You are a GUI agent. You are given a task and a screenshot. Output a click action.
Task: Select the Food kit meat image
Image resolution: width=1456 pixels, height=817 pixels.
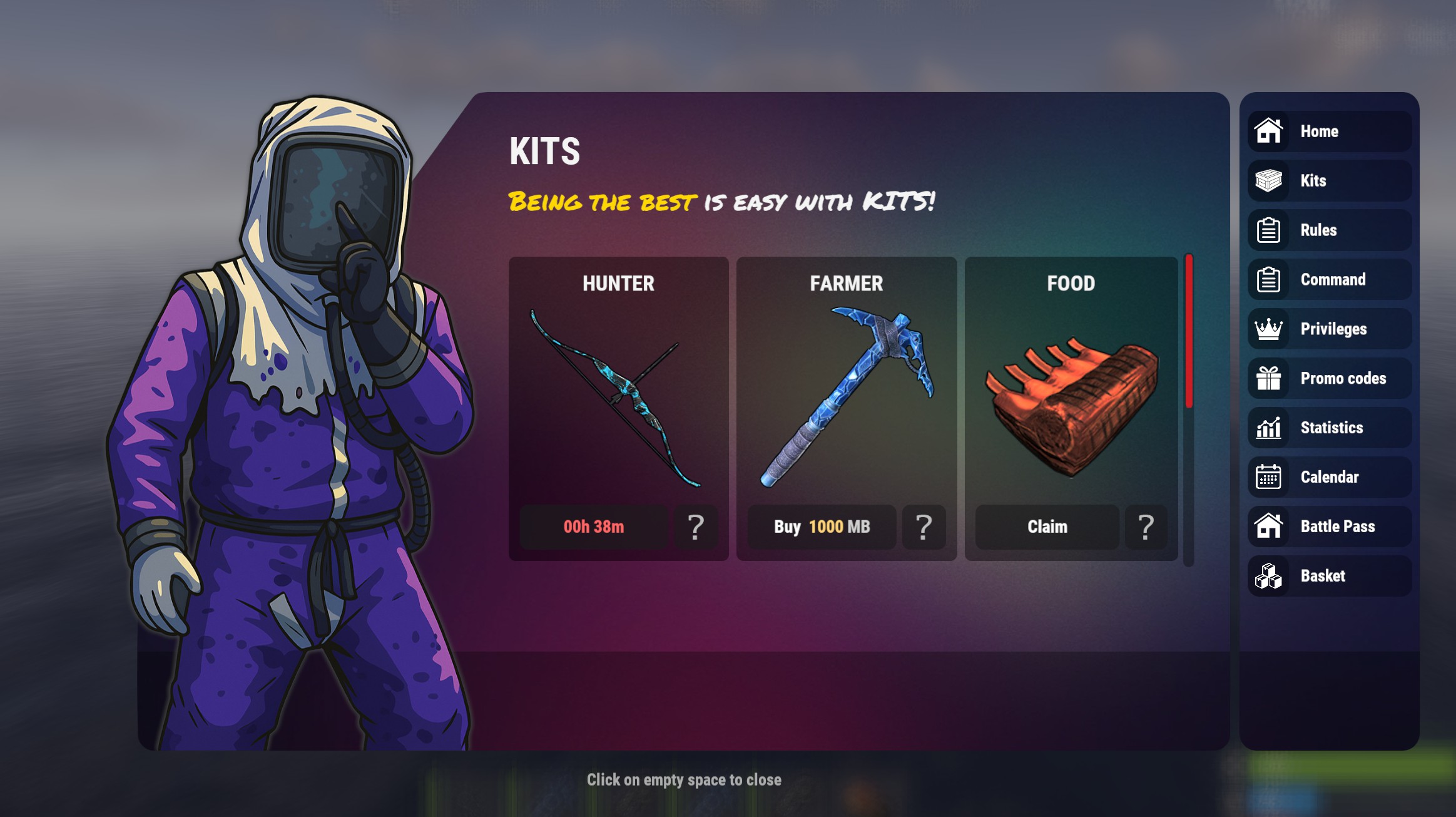(1071, 407)
